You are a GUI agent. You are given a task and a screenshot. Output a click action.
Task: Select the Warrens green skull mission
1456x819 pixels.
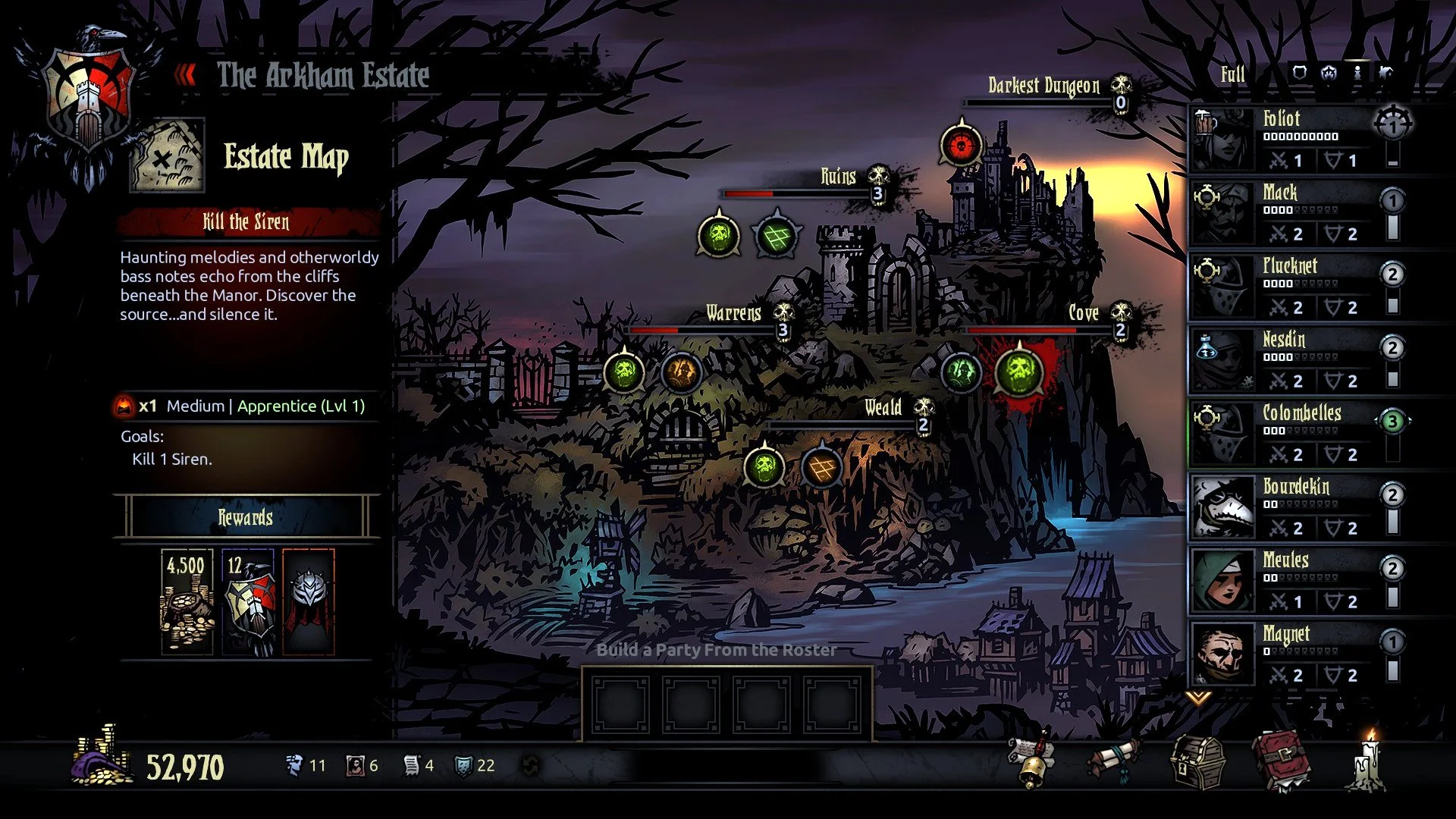[x=624, y=372]
